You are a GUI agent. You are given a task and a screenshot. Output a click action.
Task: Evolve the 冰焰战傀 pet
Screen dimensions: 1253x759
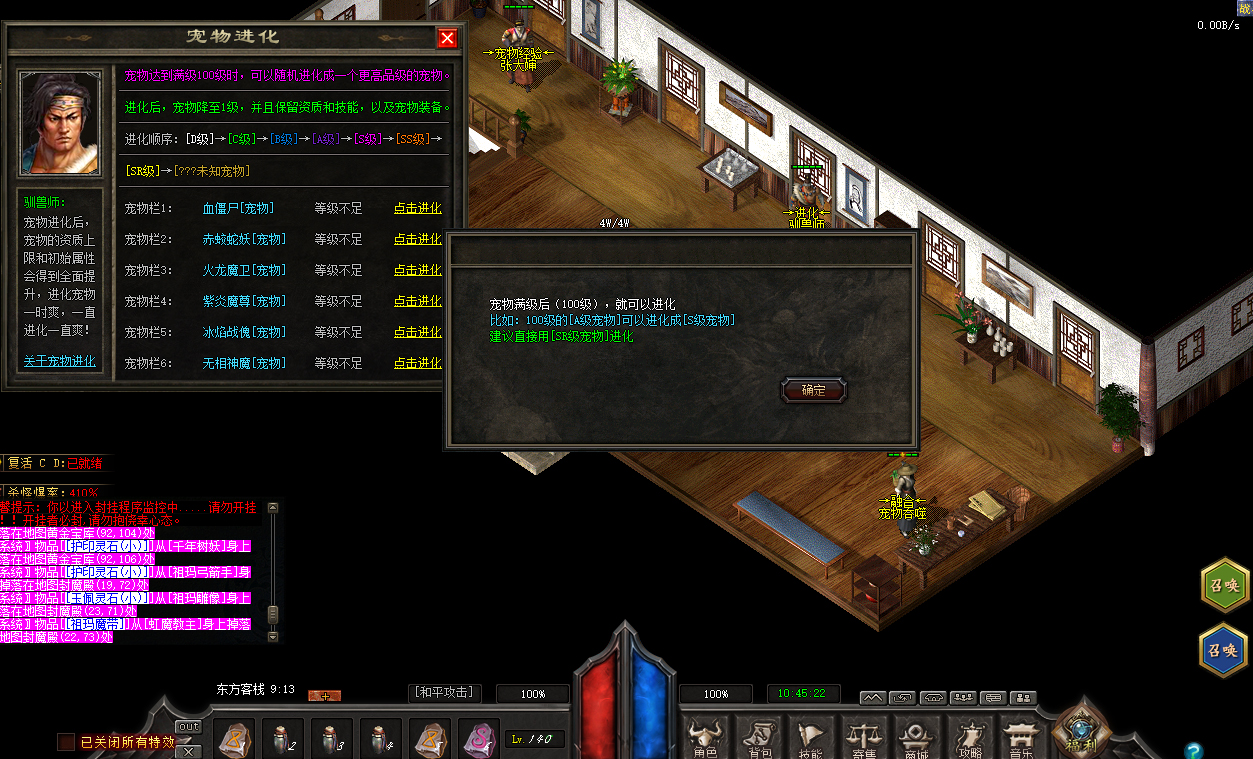(417, 332)
